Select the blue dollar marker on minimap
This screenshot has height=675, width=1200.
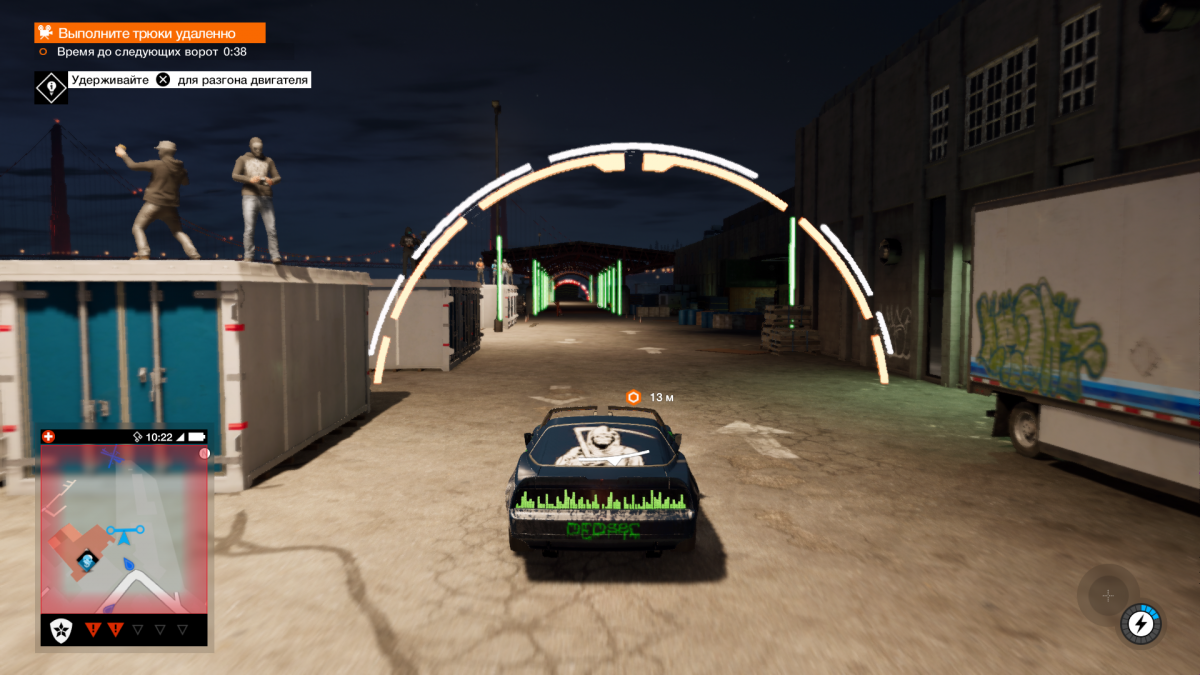pyautogui.click(x=88, y=560)
